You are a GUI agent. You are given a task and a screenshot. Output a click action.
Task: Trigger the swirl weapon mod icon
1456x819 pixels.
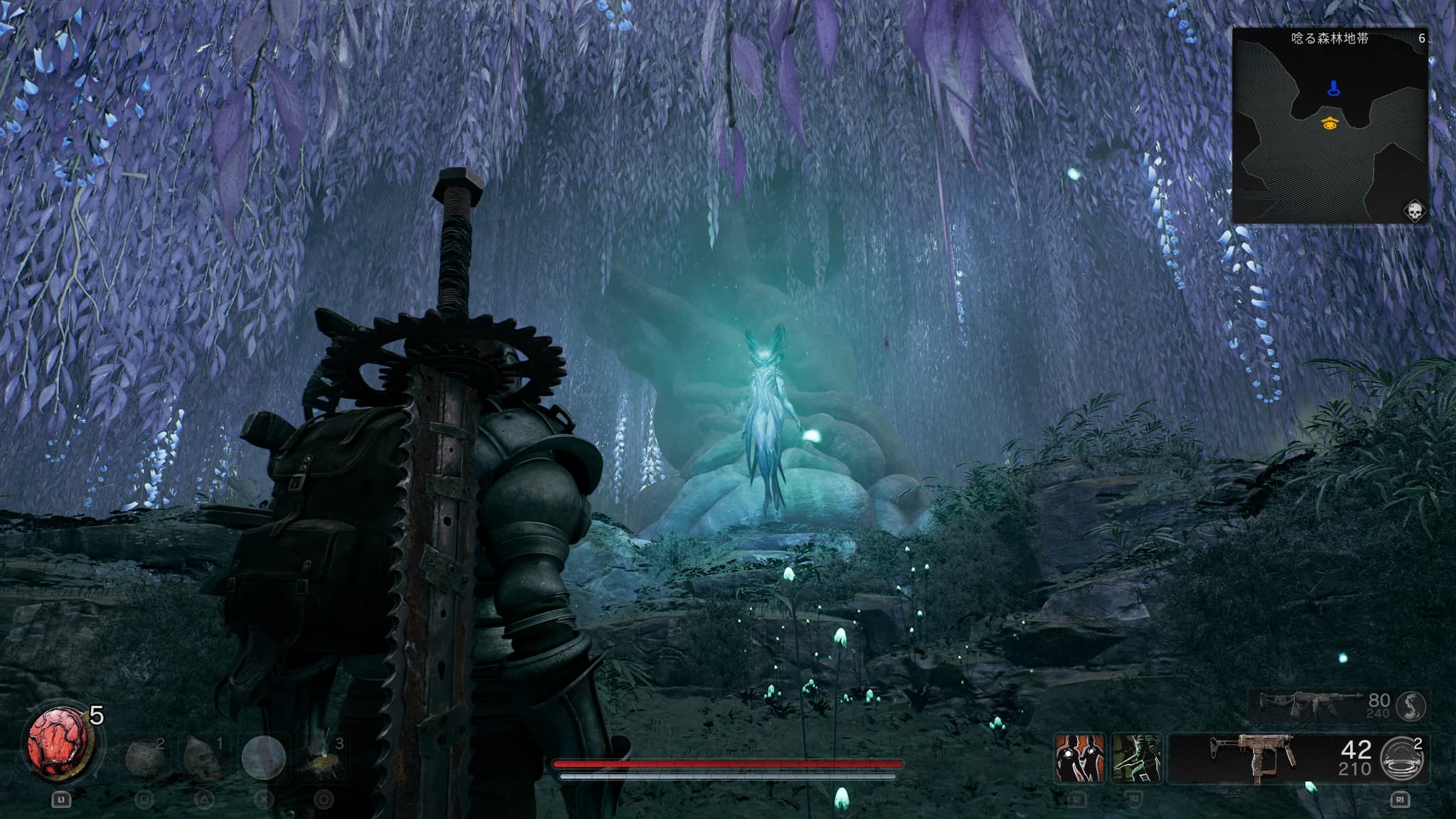coord(1410,705)
